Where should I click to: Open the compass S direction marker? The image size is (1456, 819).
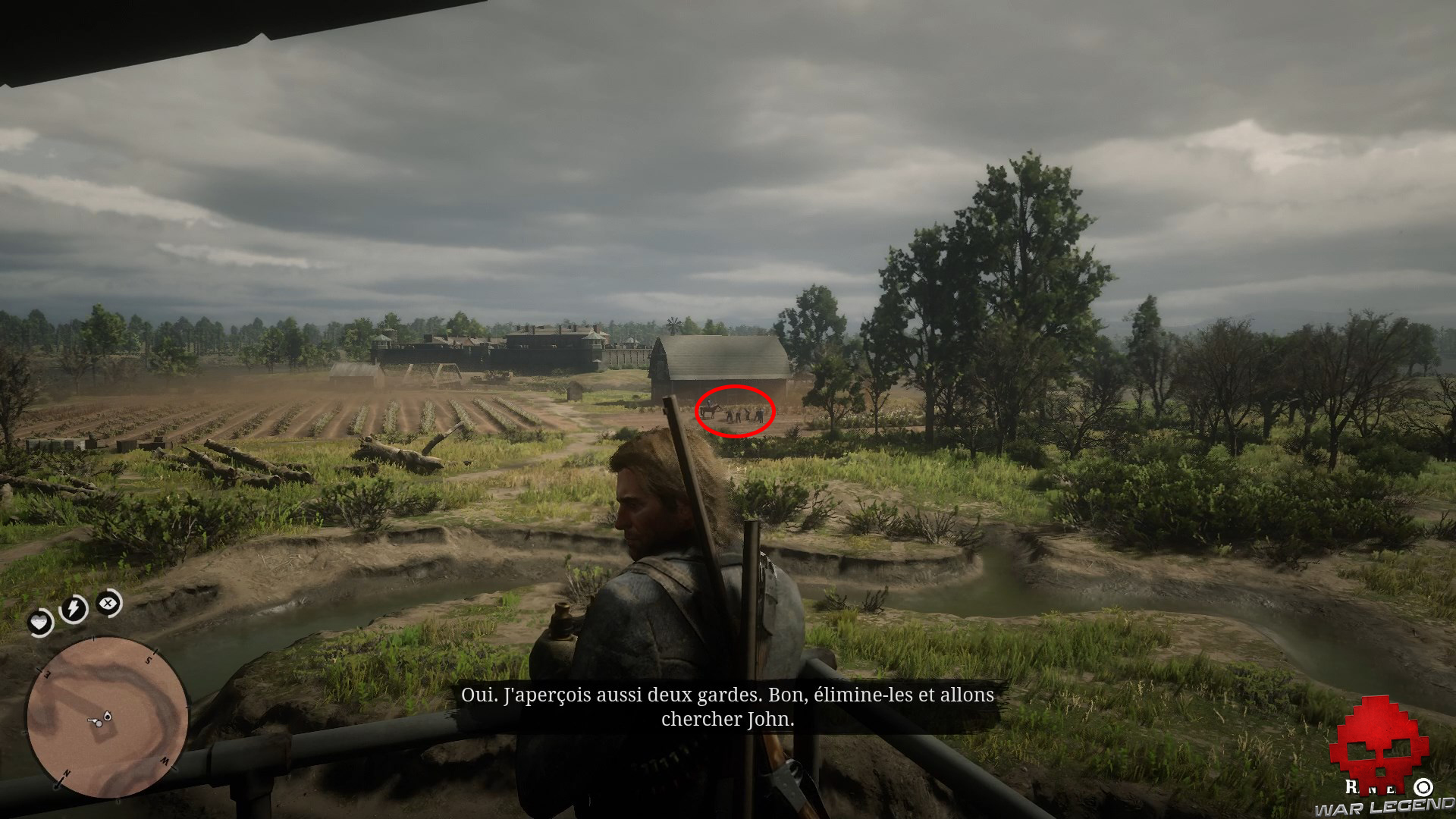coord(149,660)
